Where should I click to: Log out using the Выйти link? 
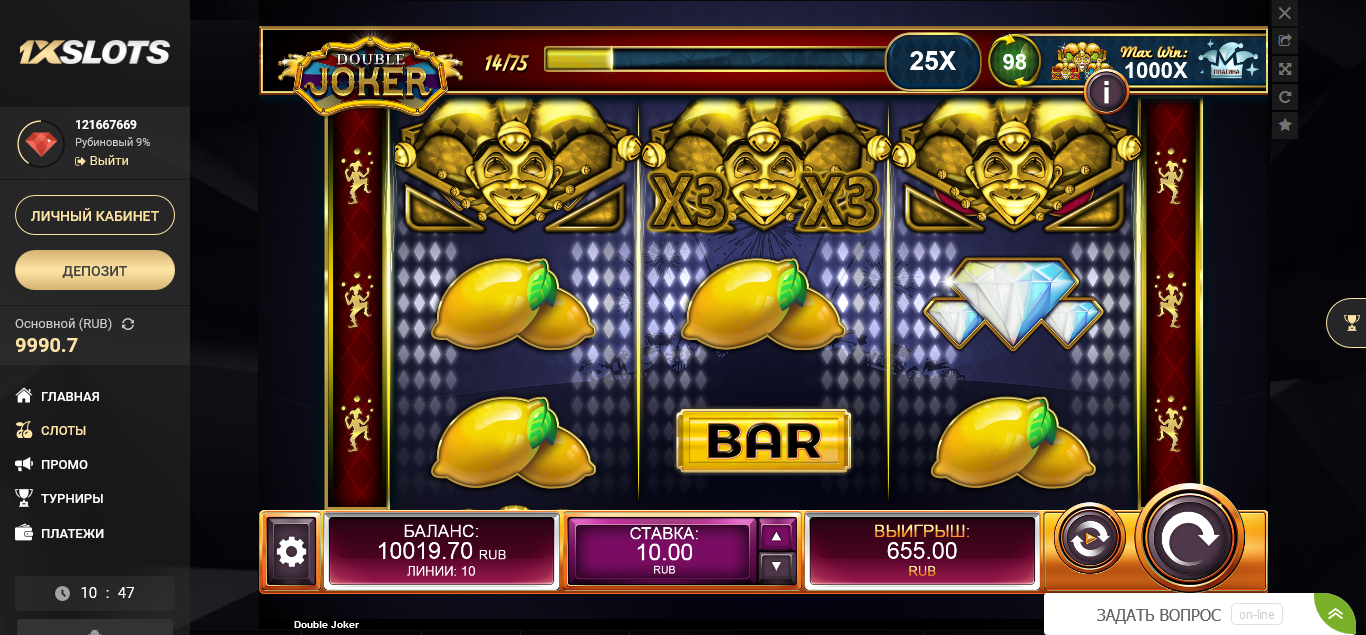pyautogui.click(x=108, y=161)
